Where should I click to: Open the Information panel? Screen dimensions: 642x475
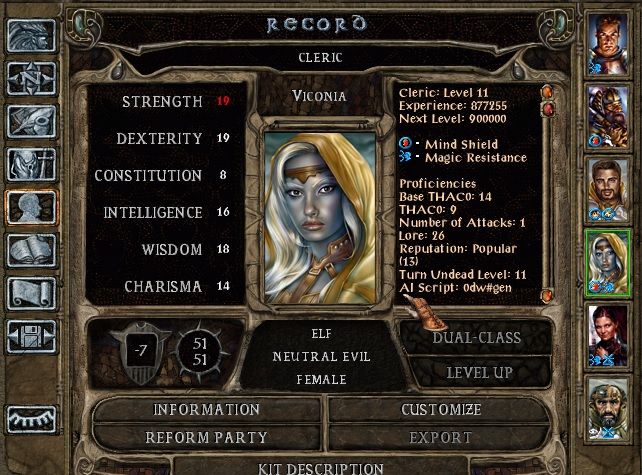pyautogui.click(x=206, y=410)
